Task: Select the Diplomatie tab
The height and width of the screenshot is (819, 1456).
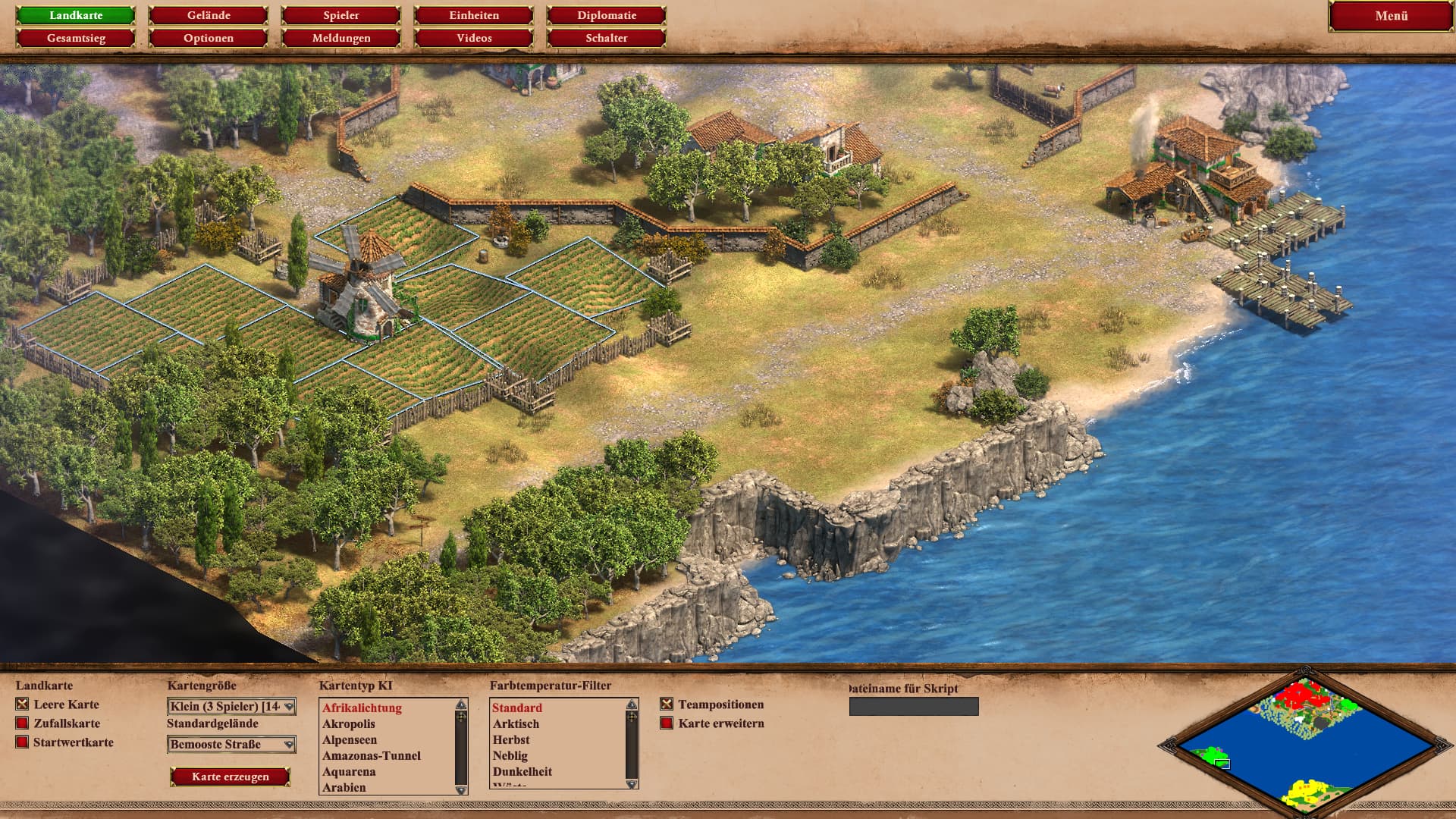Action: (607, 15)
